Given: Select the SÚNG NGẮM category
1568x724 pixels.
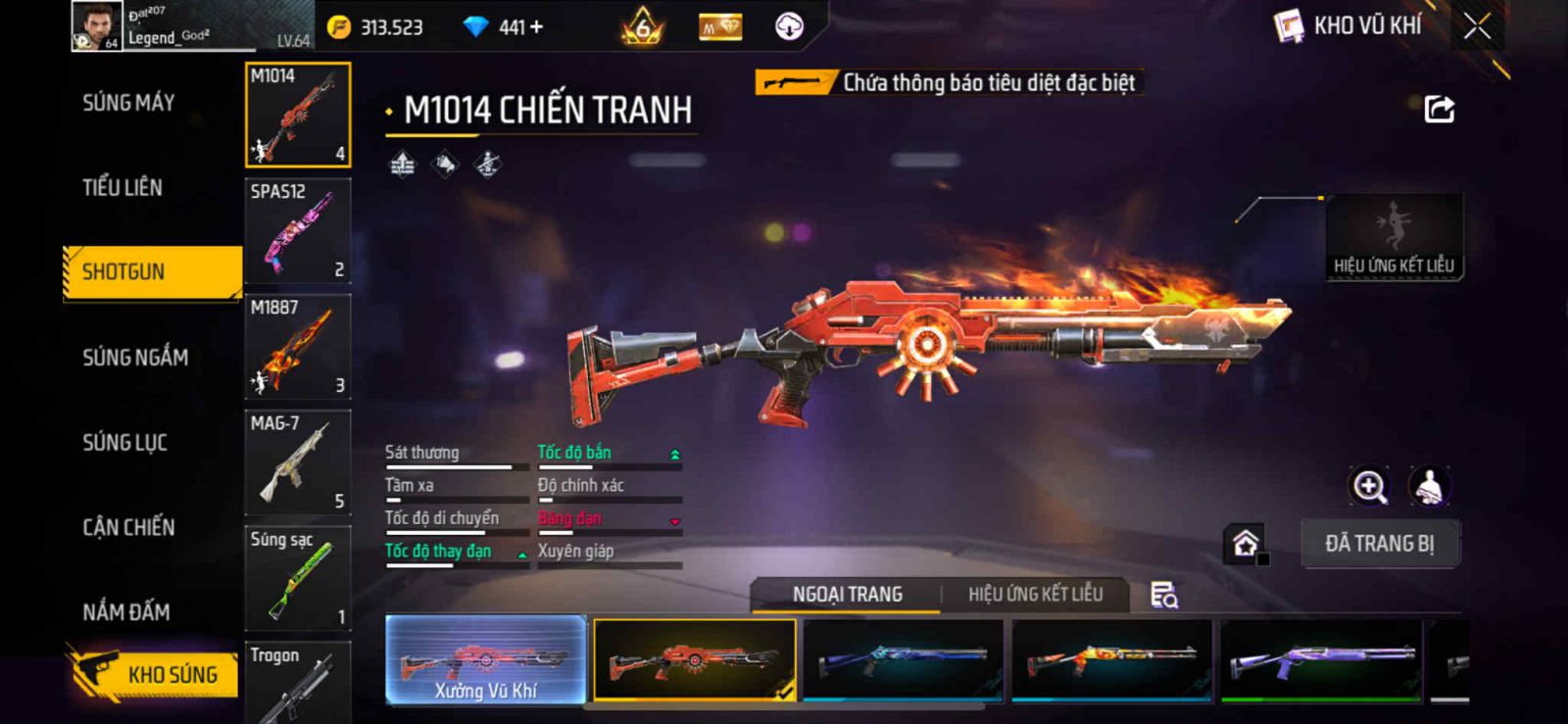Looking at the screenshot, I should pyautogui.click(x=135, y=358).
